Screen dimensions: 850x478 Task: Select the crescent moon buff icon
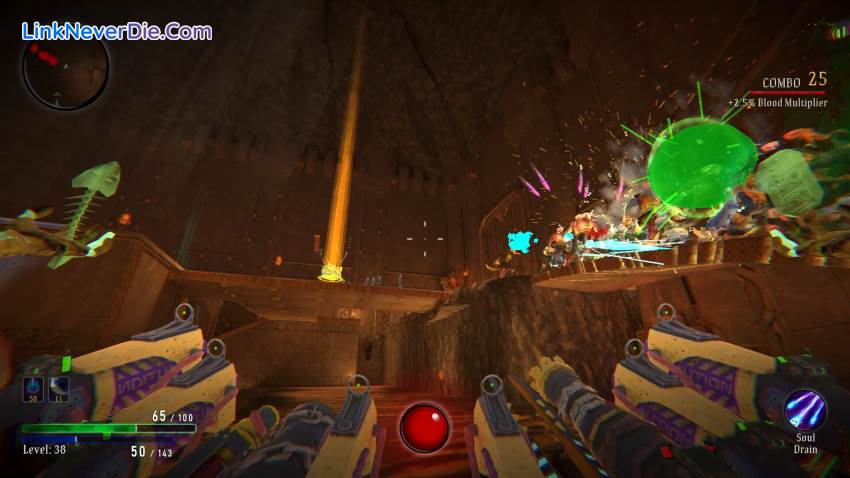pyautogui.click(x=58, y=389)
